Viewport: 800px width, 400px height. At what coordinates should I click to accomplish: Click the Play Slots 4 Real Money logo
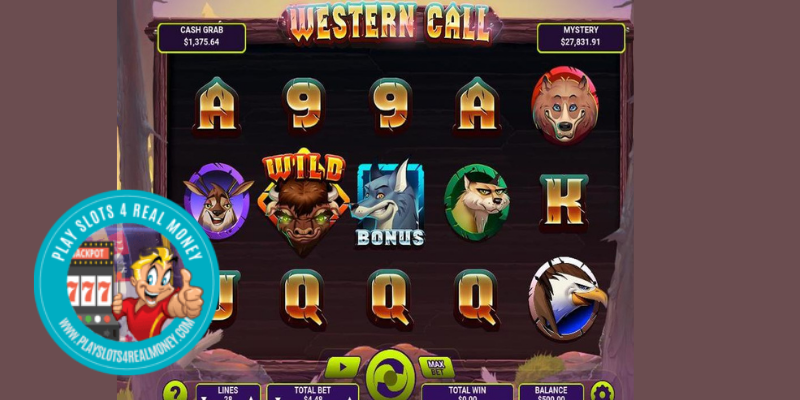click(126, 282)
